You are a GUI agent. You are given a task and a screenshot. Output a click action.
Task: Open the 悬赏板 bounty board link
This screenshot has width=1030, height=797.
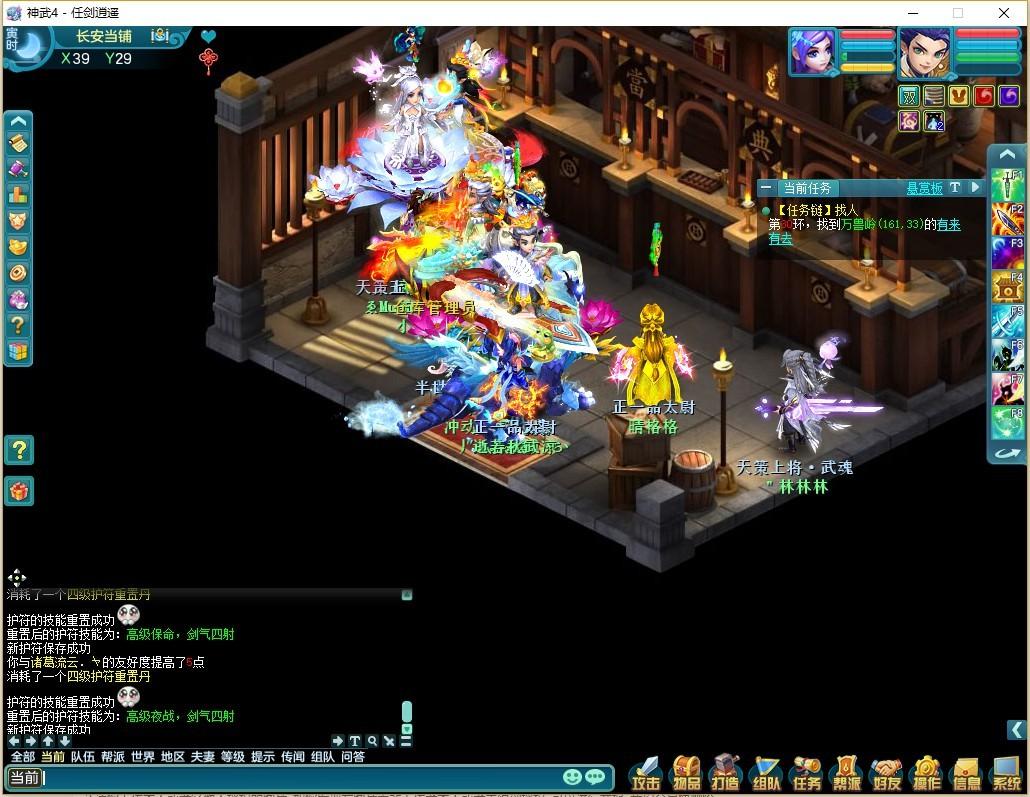924,188
